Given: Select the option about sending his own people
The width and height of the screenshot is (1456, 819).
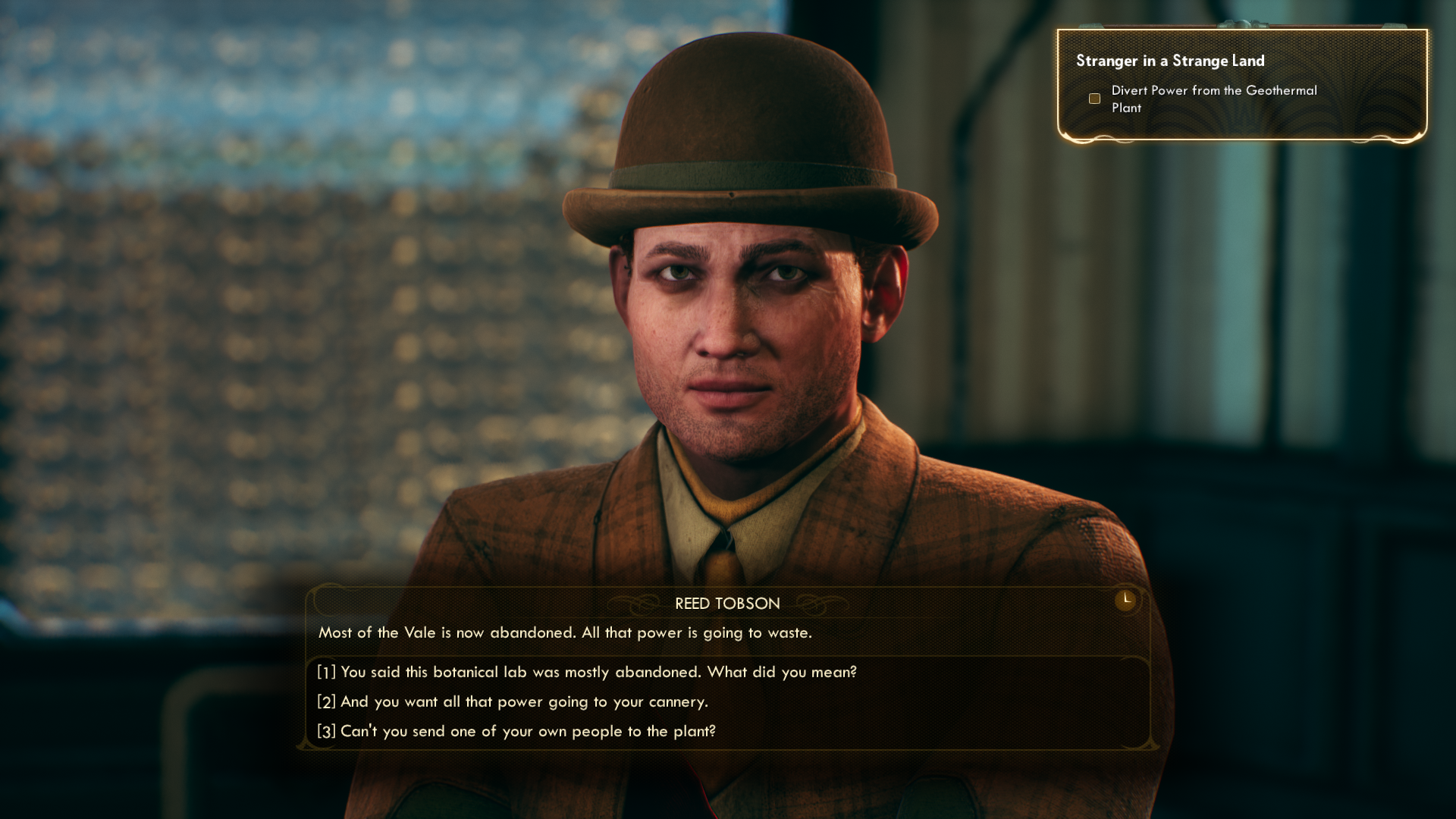Looking at the screenshot, I should pos(516,732).
